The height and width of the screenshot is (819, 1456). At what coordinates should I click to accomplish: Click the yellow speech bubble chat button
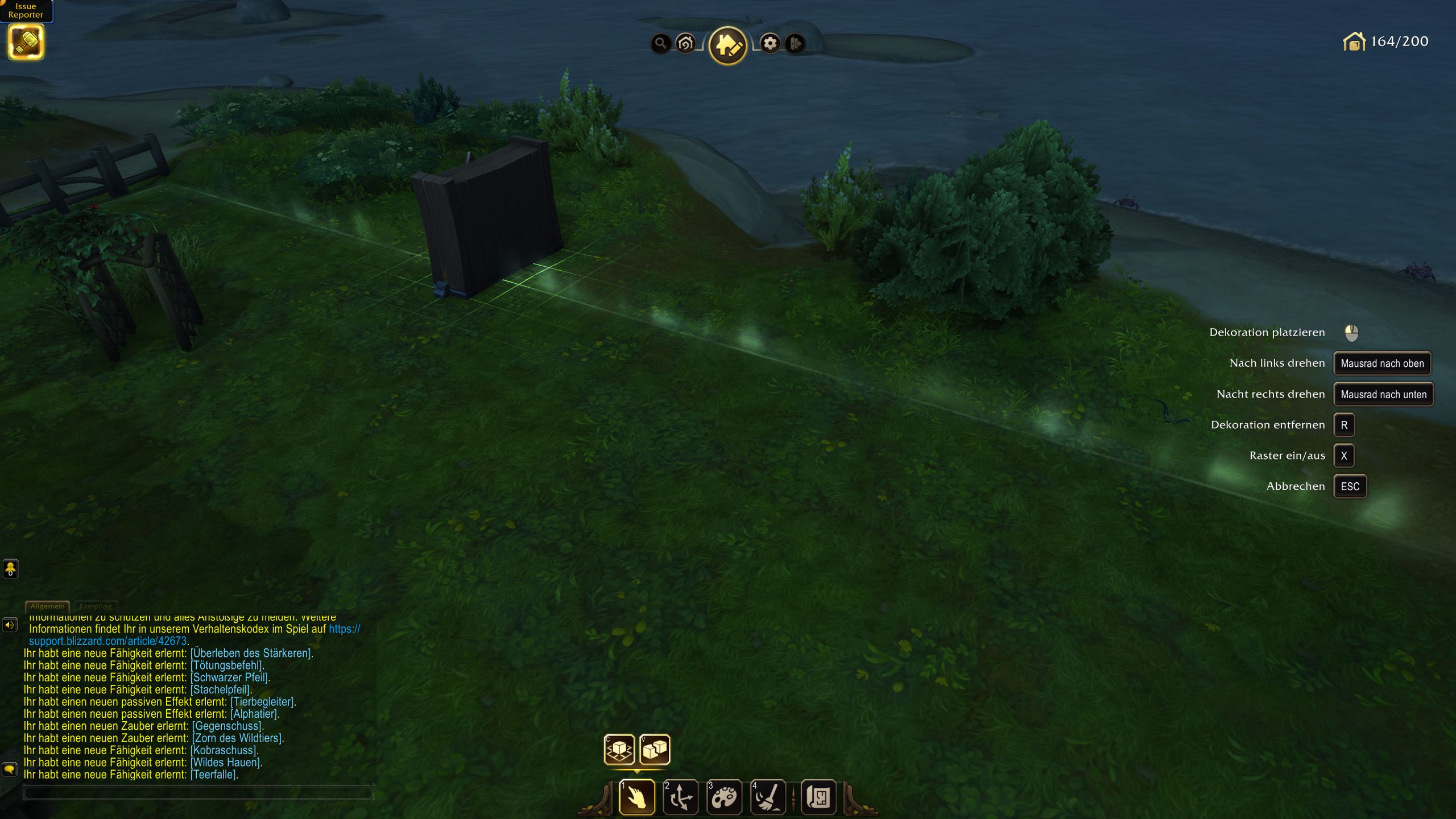[10, 770]
